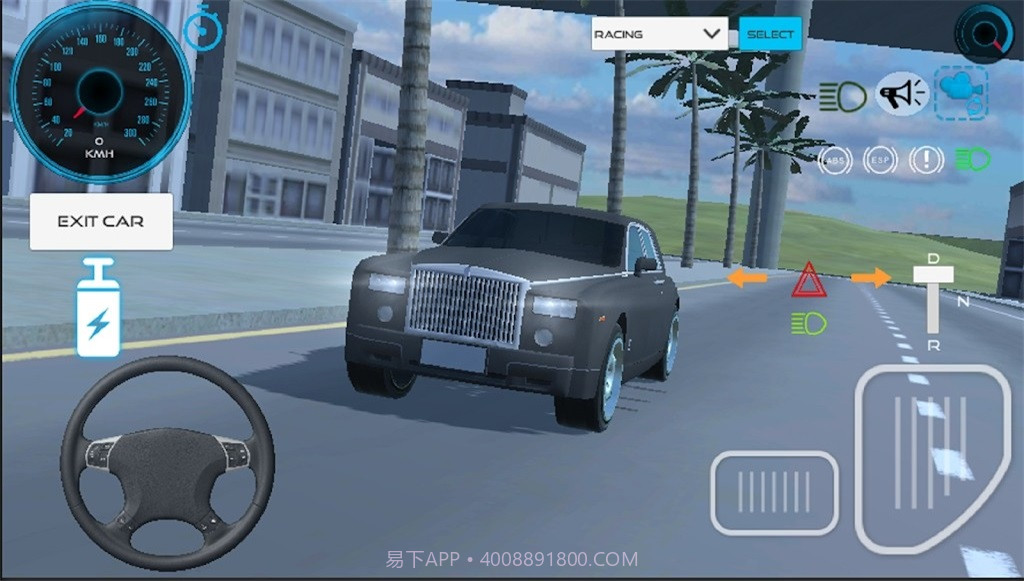Open the RACING mode dropdown
1024x581 pixels.
pos(658,34)
